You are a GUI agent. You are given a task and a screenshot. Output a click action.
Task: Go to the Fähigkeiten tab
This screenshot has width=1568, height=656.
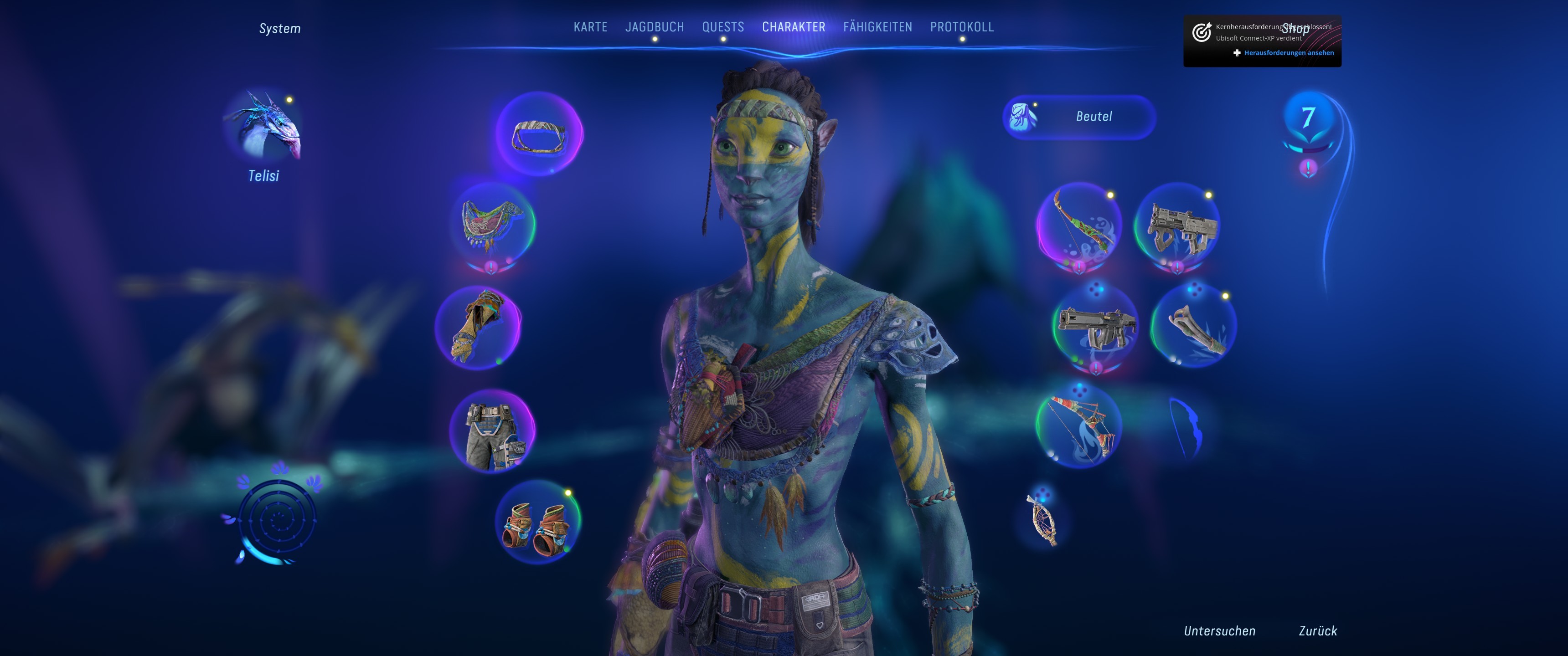(877, 27)
